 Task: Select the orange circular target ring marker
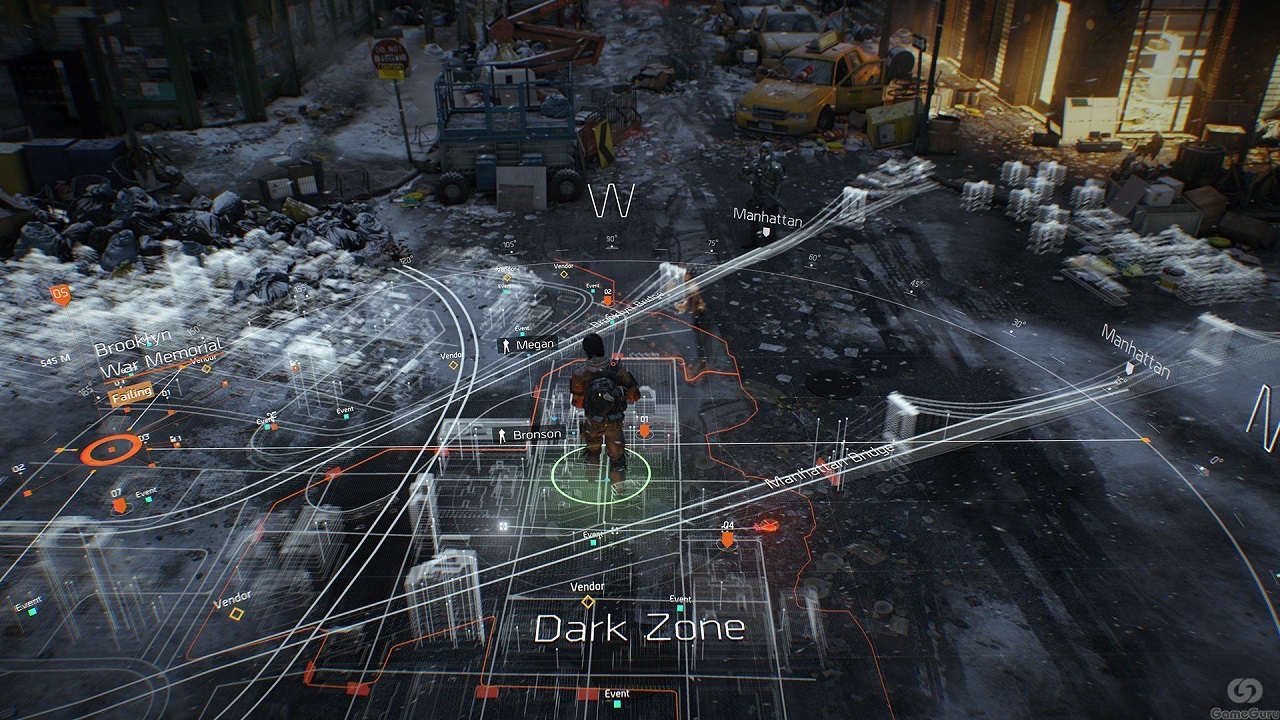111,451
